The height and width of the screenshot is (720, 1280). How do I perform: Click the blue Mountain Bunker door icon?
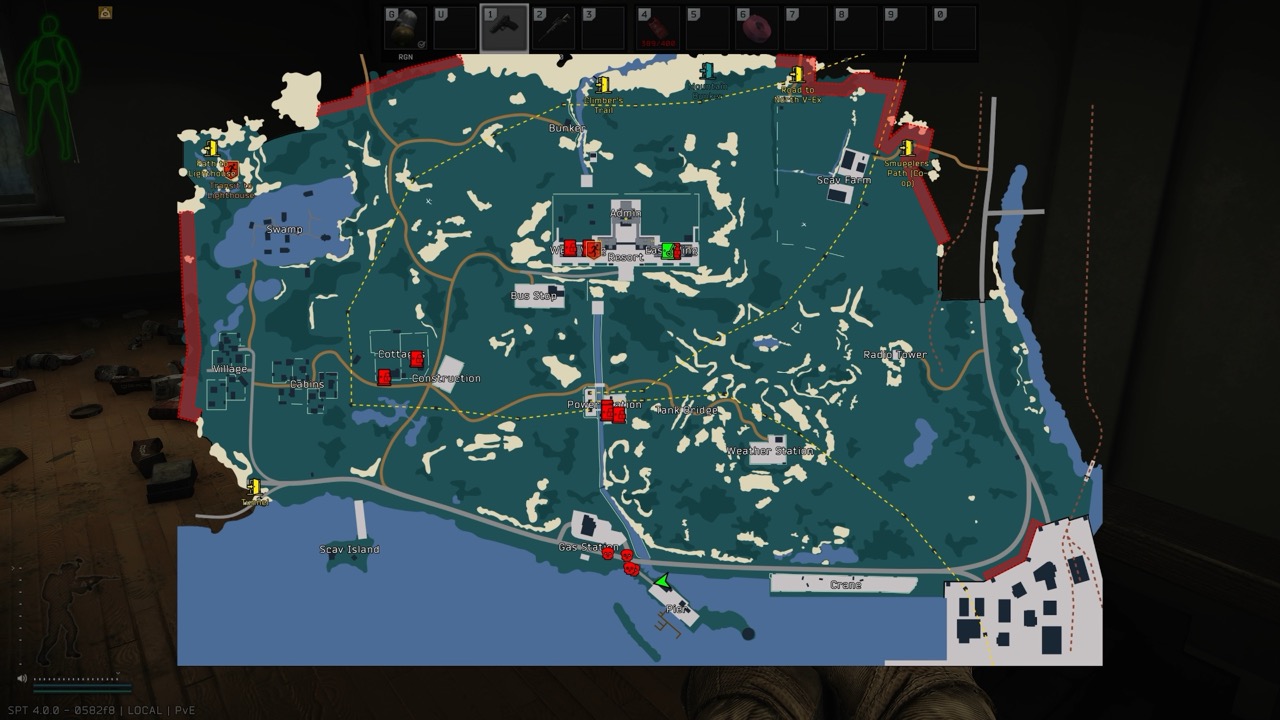click(706, 71)
